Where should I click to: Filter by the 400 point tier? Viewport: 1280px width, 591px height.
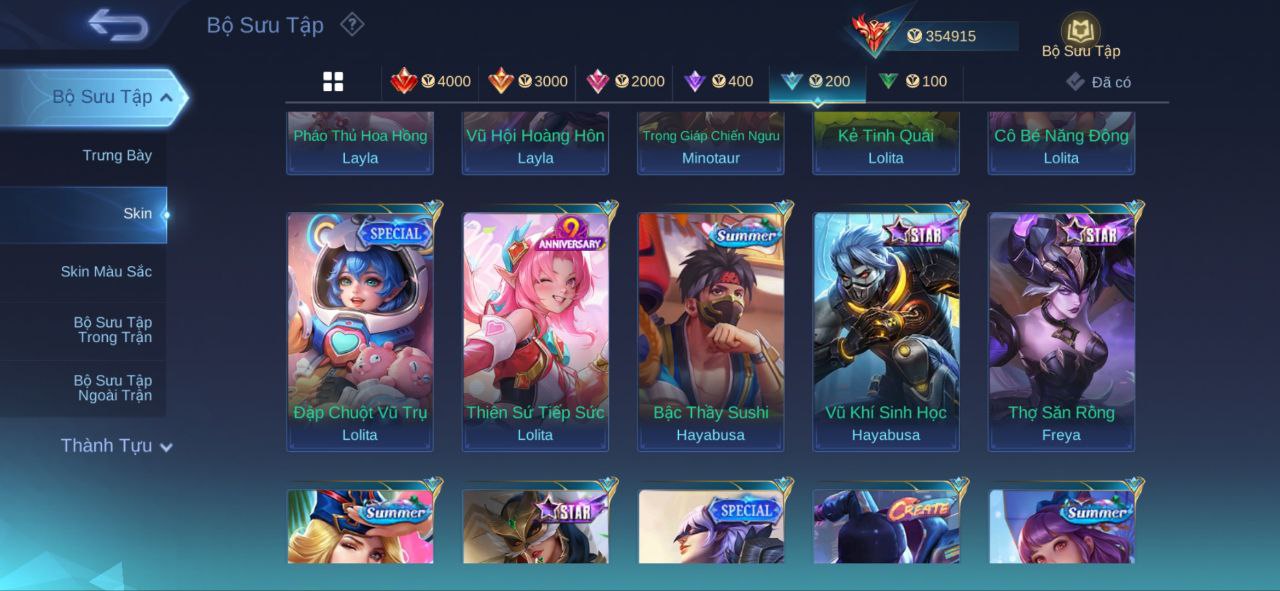click(719, 81)
